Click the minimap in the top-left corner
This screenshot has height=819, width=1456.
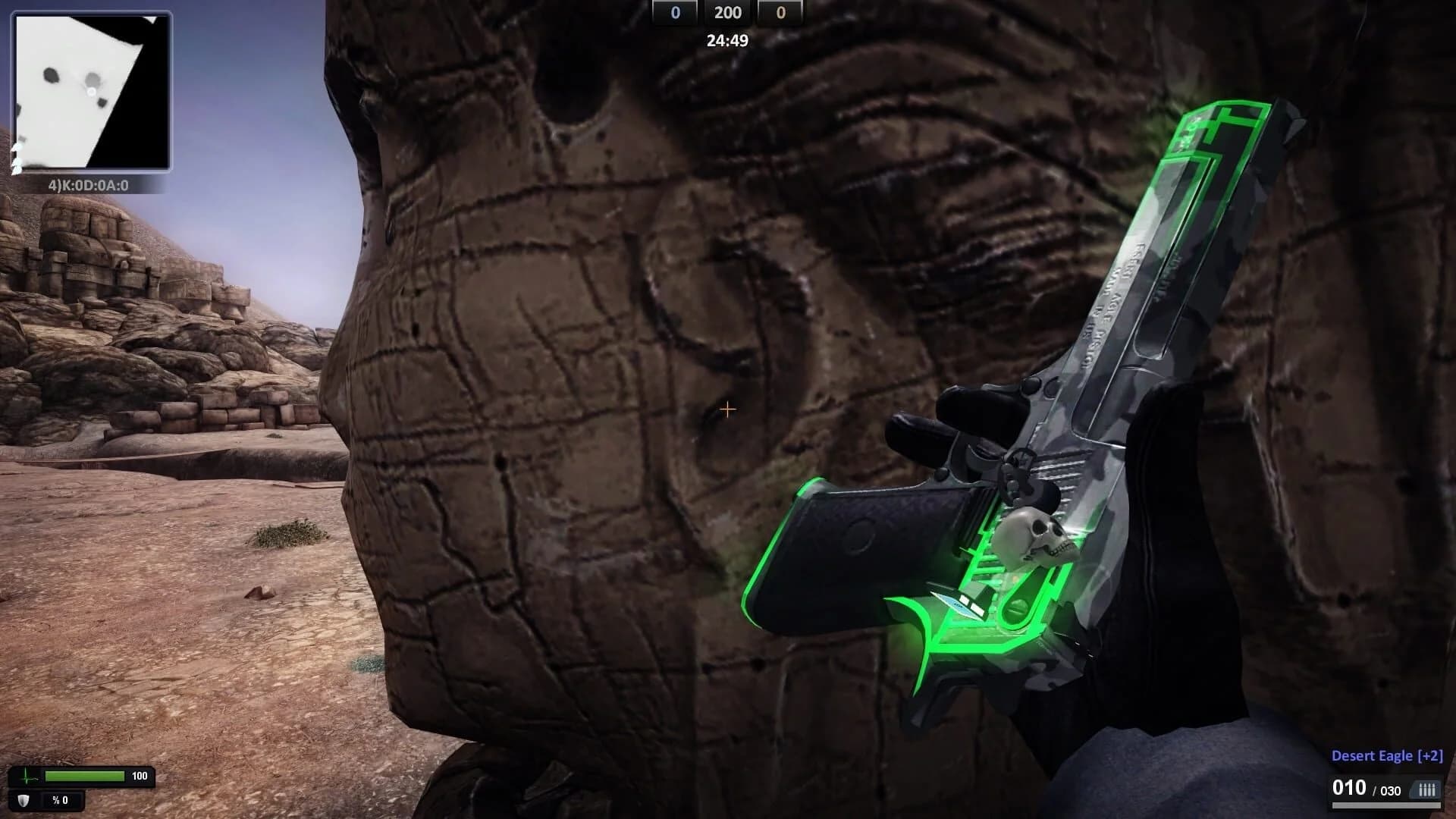89,91
